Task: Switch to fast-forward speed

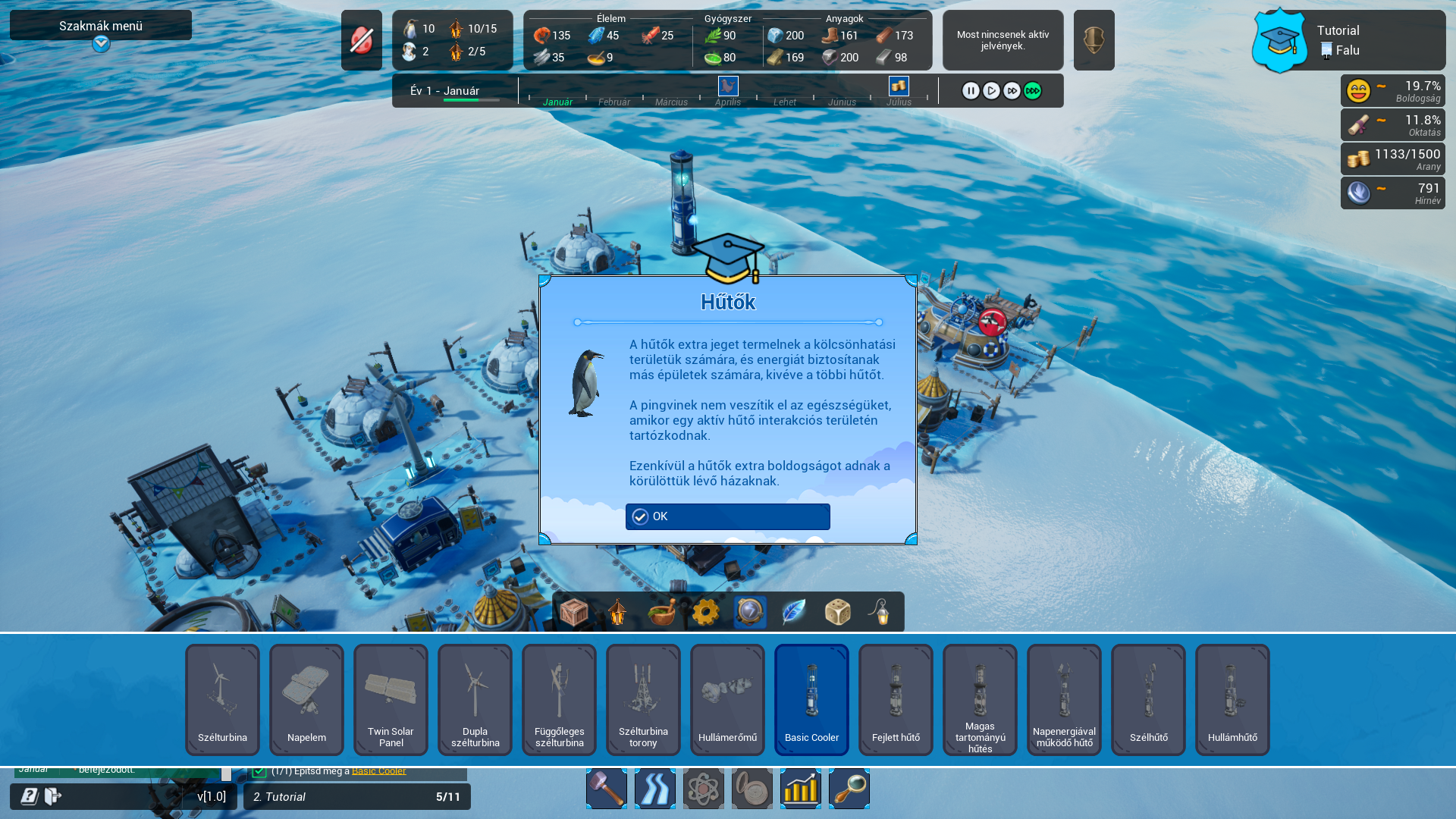Action: click(1012, 91)
